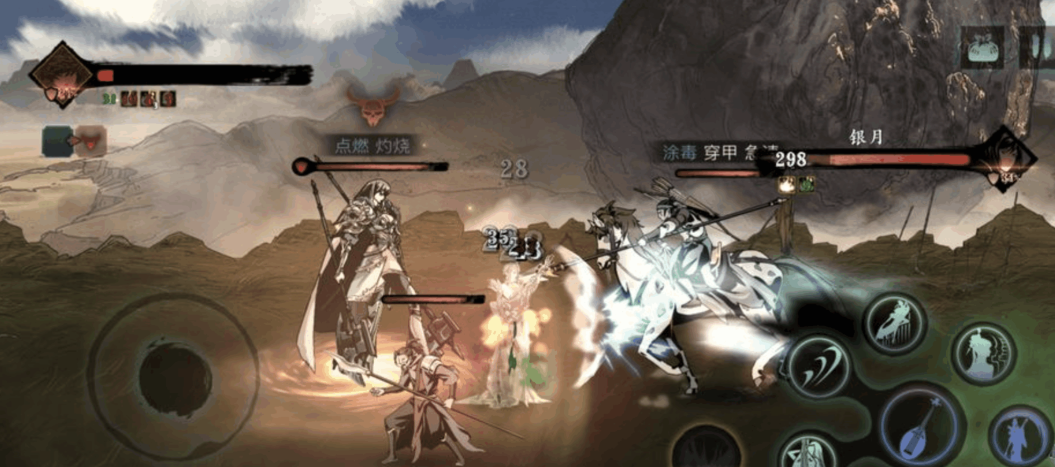
Task: Open the pouch bag icon
Action: 983,48
